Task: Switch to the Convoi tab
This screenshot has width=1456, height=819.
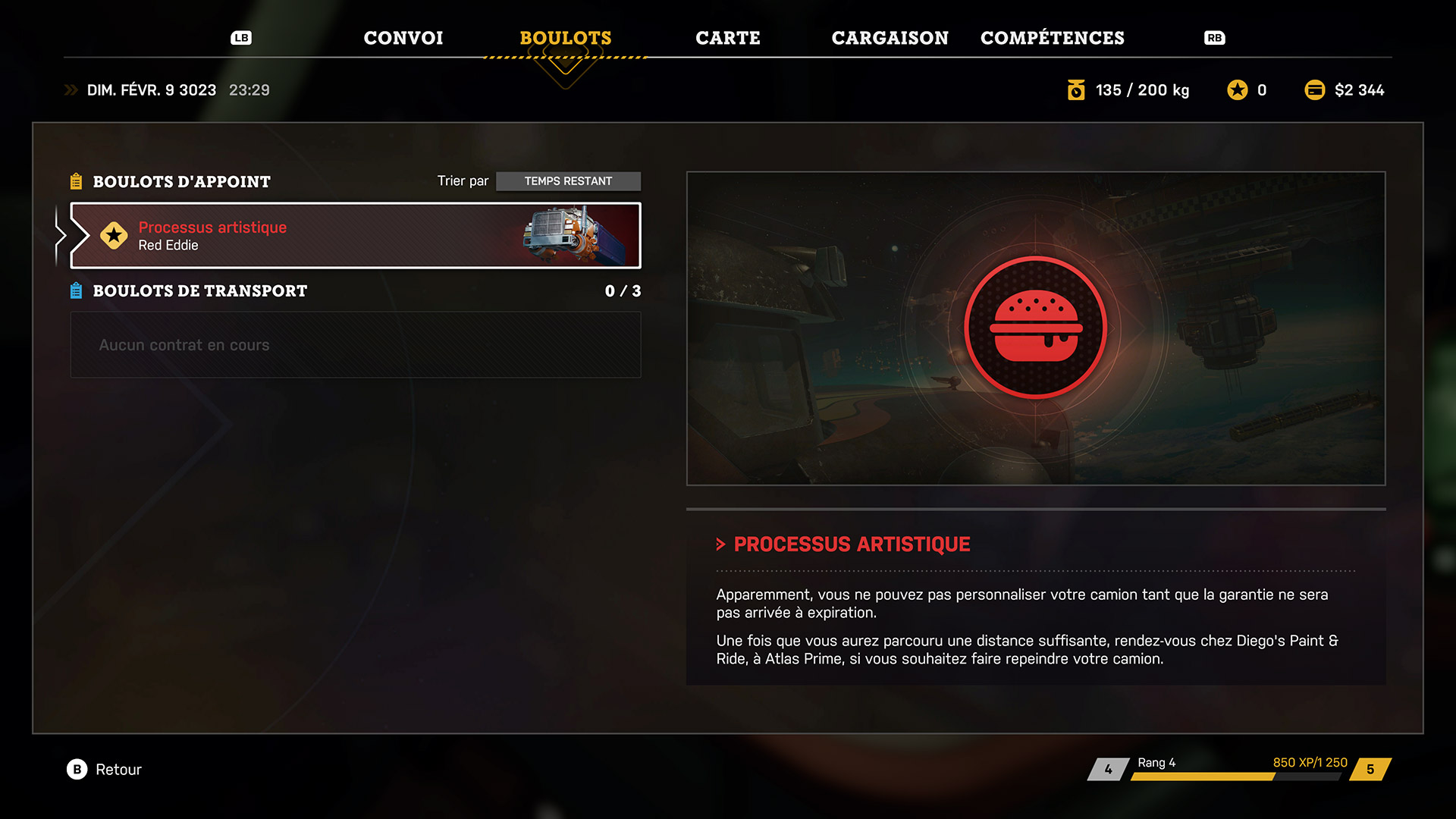Action: (403, 38)
